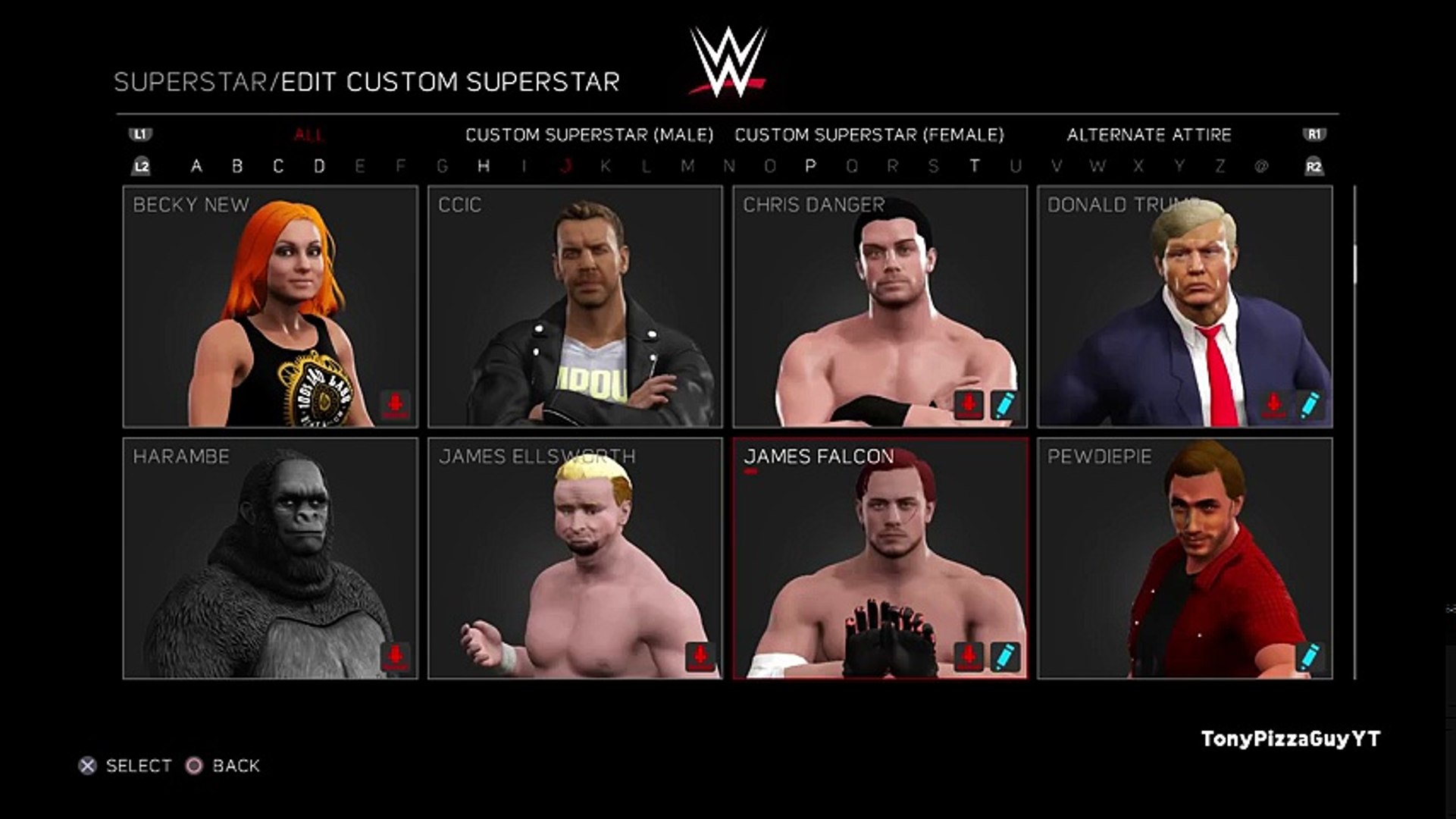Filter superstars by letter T
Screen dimensions: 1456x819
pyautogui.click(x=974, y=166)
